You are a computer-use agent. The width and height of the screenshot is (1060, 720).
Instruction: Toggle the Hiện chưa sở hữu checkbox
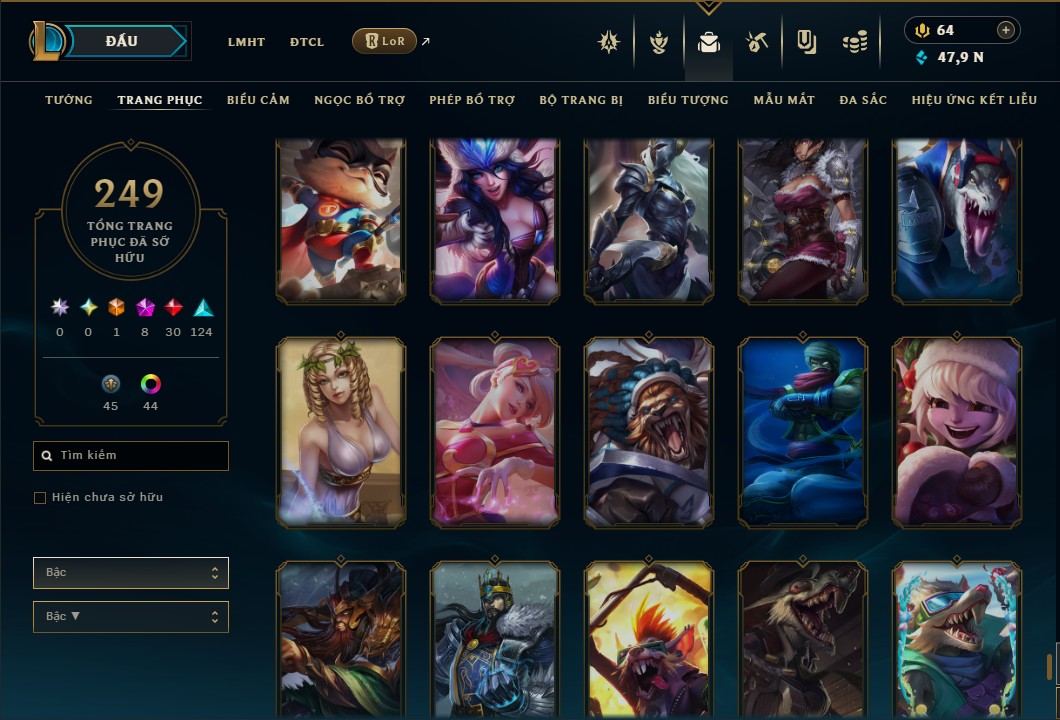[x=40, y=498]
